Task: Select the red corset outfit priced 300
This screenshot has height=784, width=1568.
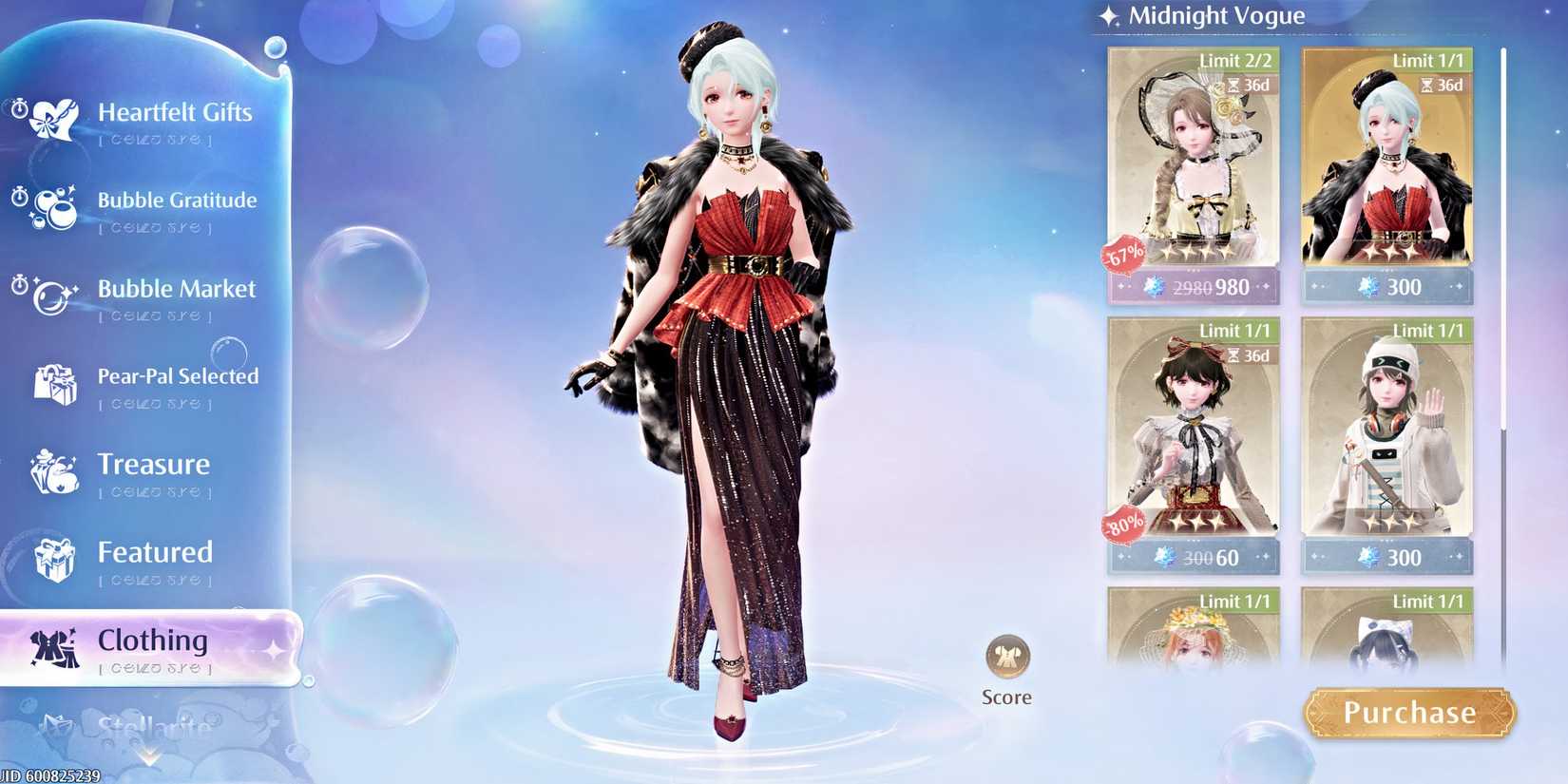Action: [1386, 171]
